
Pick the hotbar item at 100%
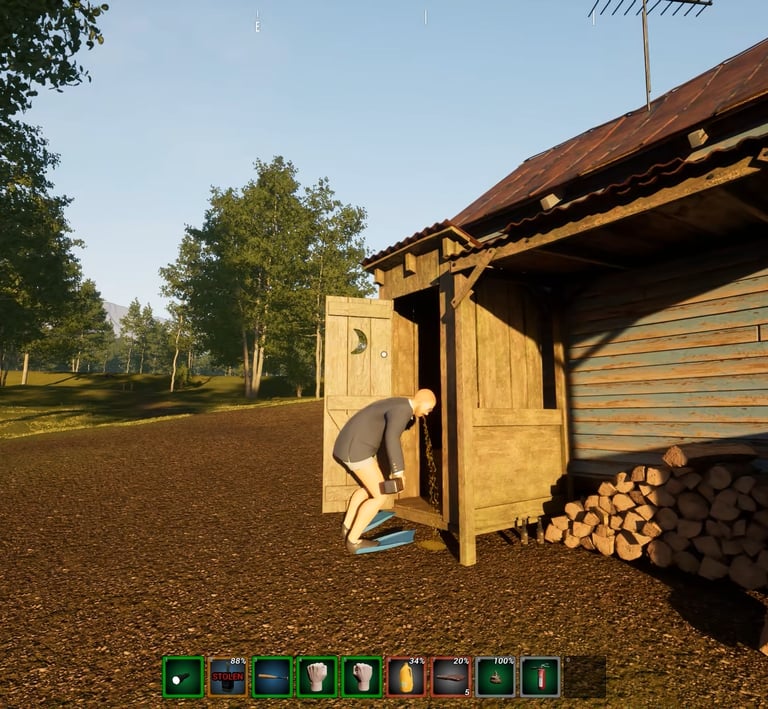[x=495, y=677]
